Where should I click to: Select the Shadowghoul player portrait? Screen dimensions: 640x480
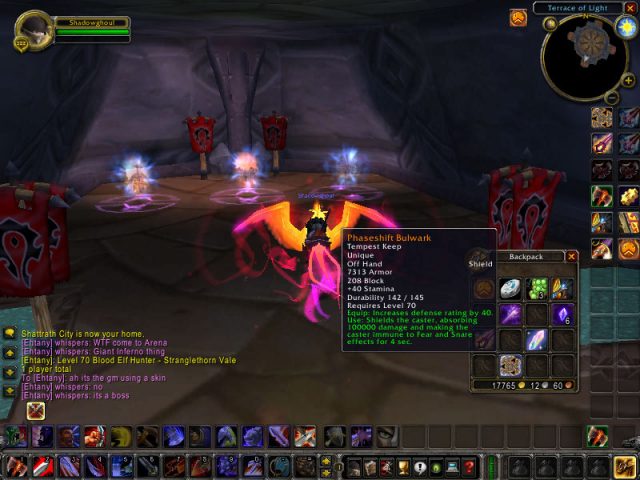tap(35, 29)
